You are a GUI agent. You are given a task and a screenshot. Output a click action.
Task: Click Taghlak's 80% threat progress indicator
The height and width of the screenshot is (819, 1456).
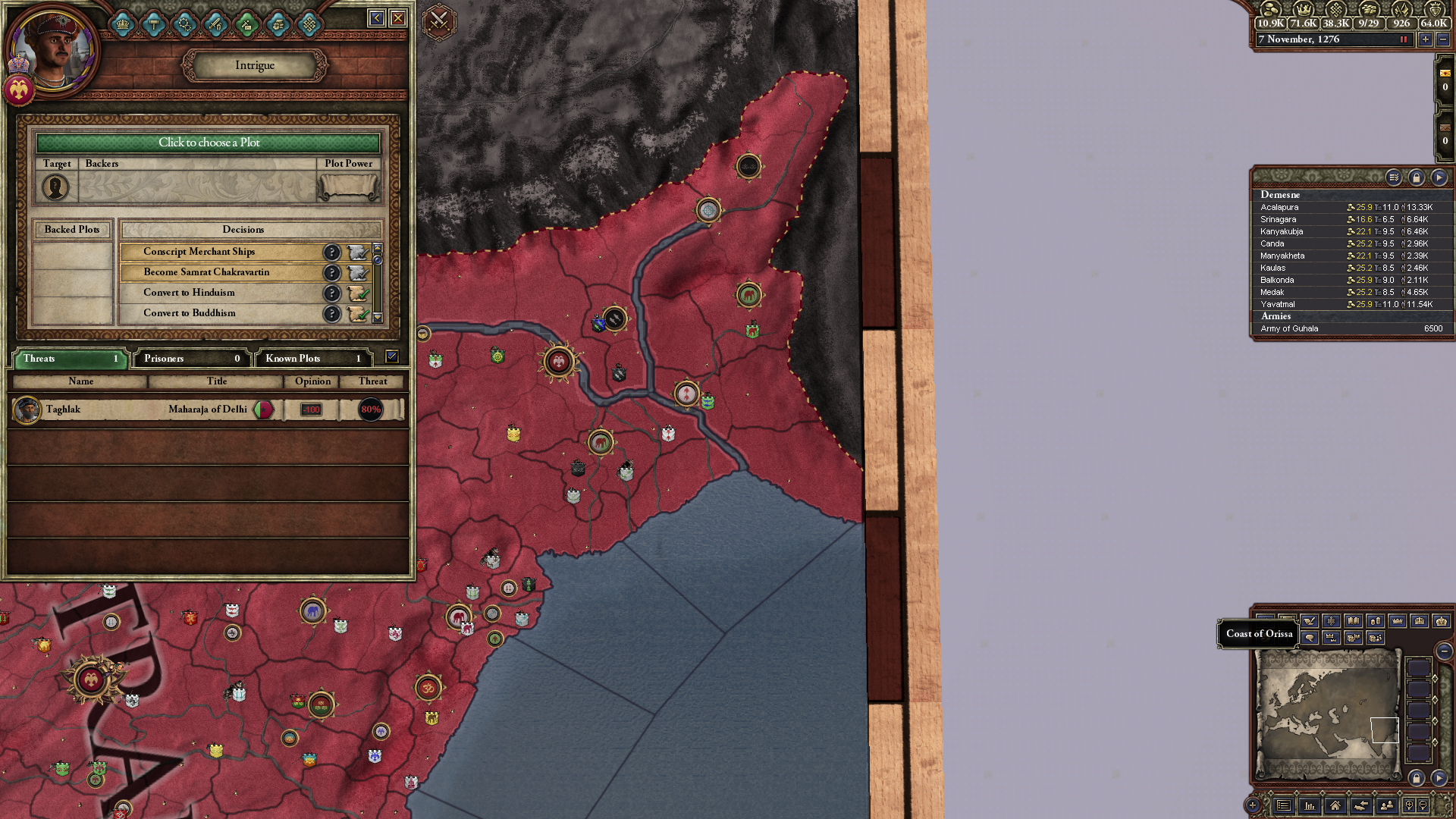click(369, 409)
